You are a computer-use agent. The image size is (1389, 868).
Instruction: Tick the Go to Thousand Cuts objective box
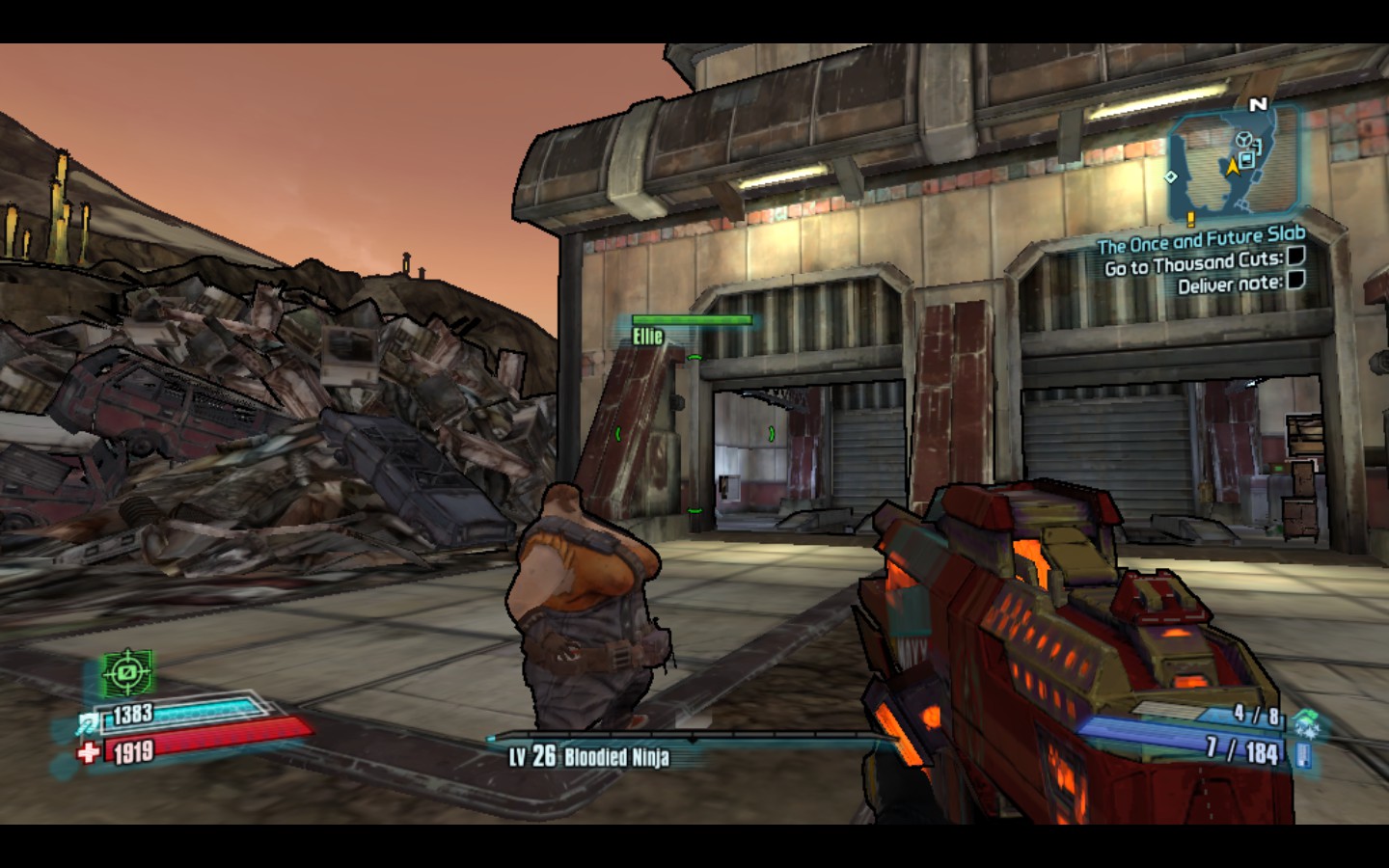[x=1295, y=256]
